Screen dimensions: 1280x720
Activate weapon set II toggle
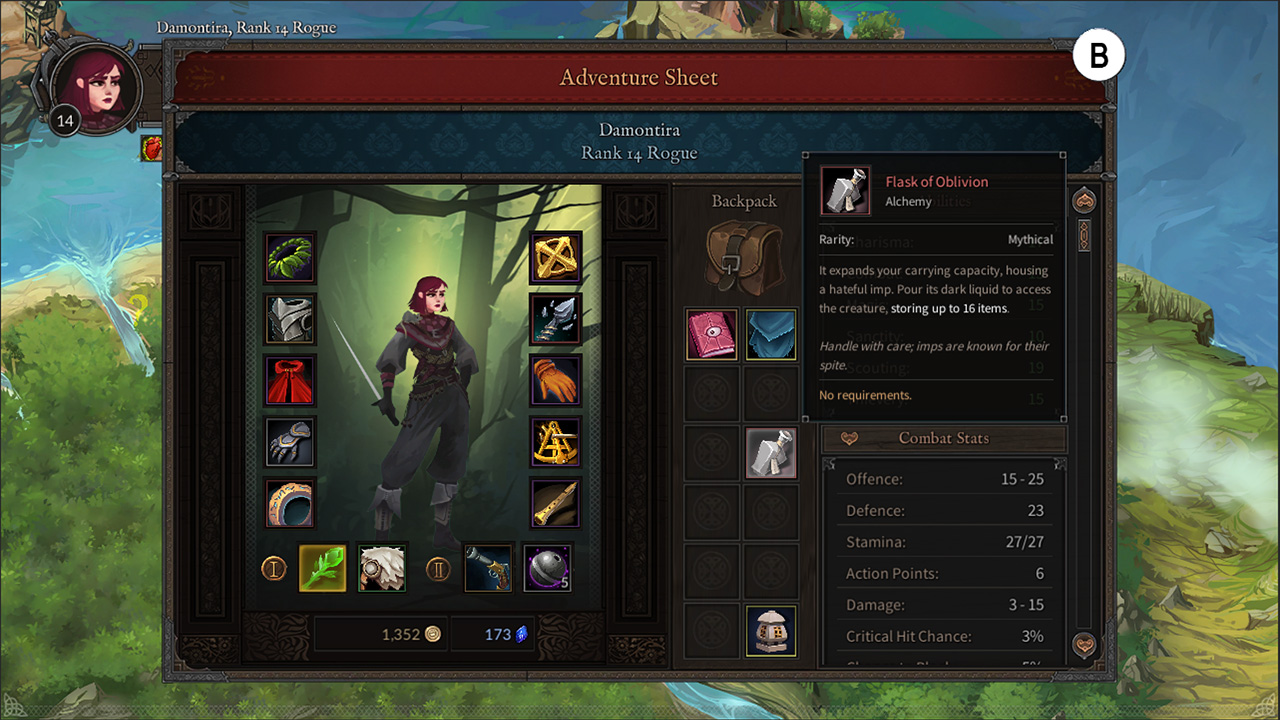tap(439, 567)
